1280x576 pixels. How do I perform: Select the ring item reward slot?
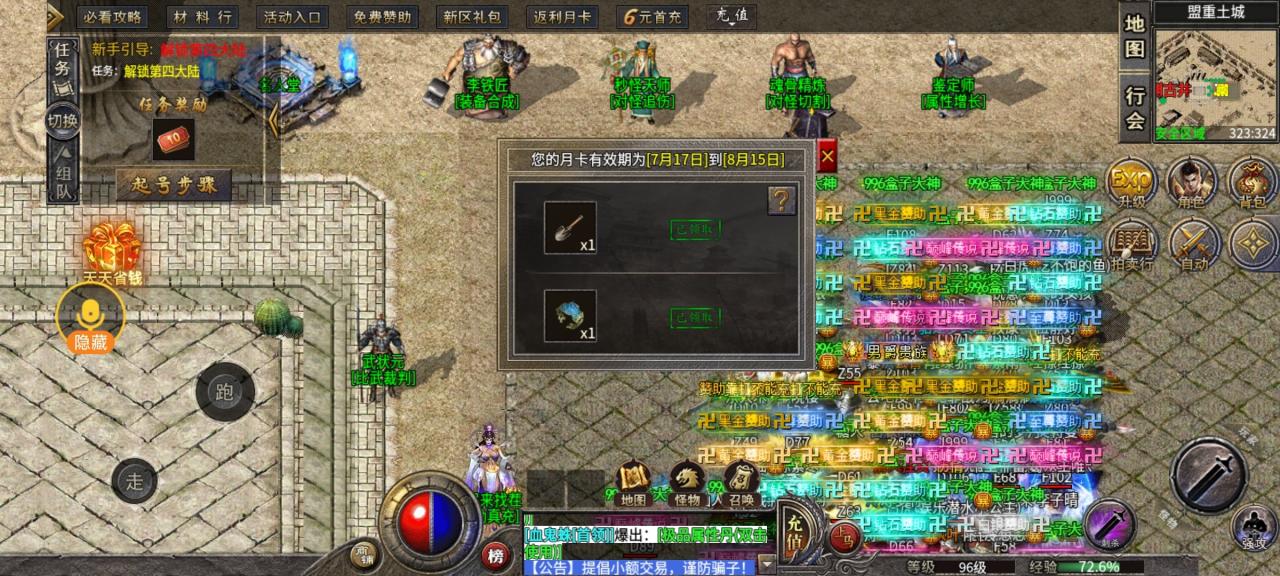click(x=570, y=316)
